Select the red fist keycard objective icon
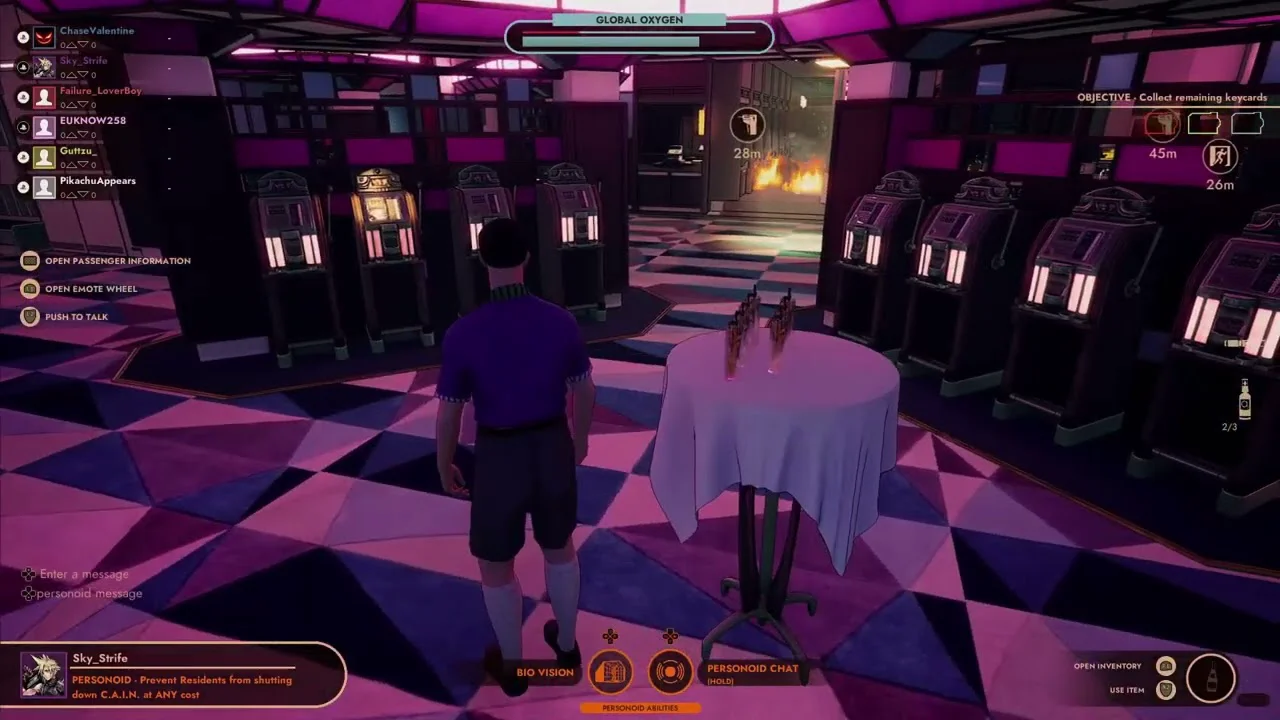 click(x=1162, y=124)
